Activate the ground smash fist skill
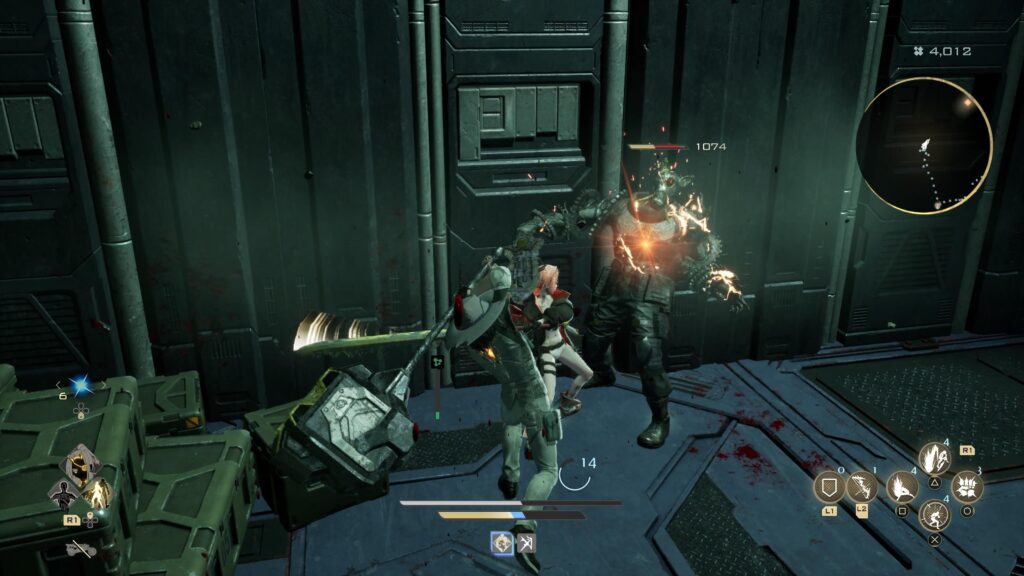 click(967, 487)
